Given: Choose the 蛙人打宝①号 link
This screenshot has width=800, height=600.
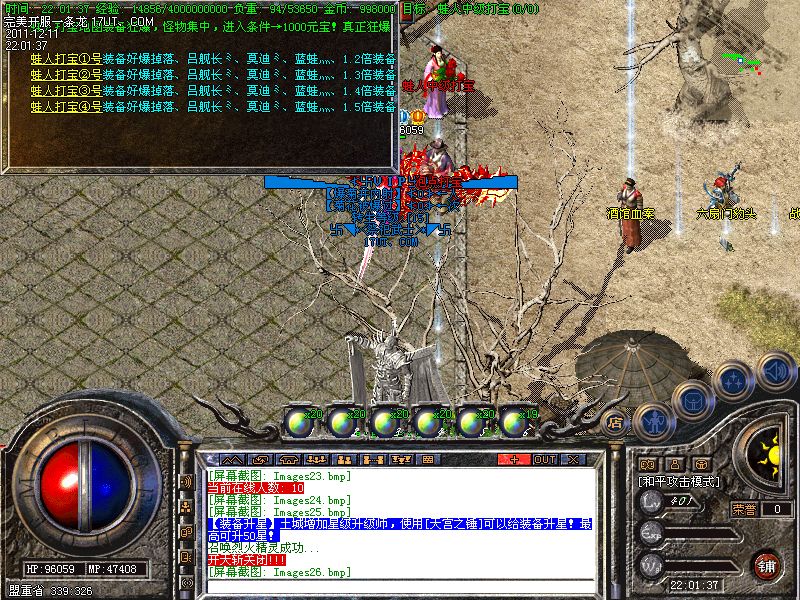Looking at the screenshot, I should pos(66,59).
